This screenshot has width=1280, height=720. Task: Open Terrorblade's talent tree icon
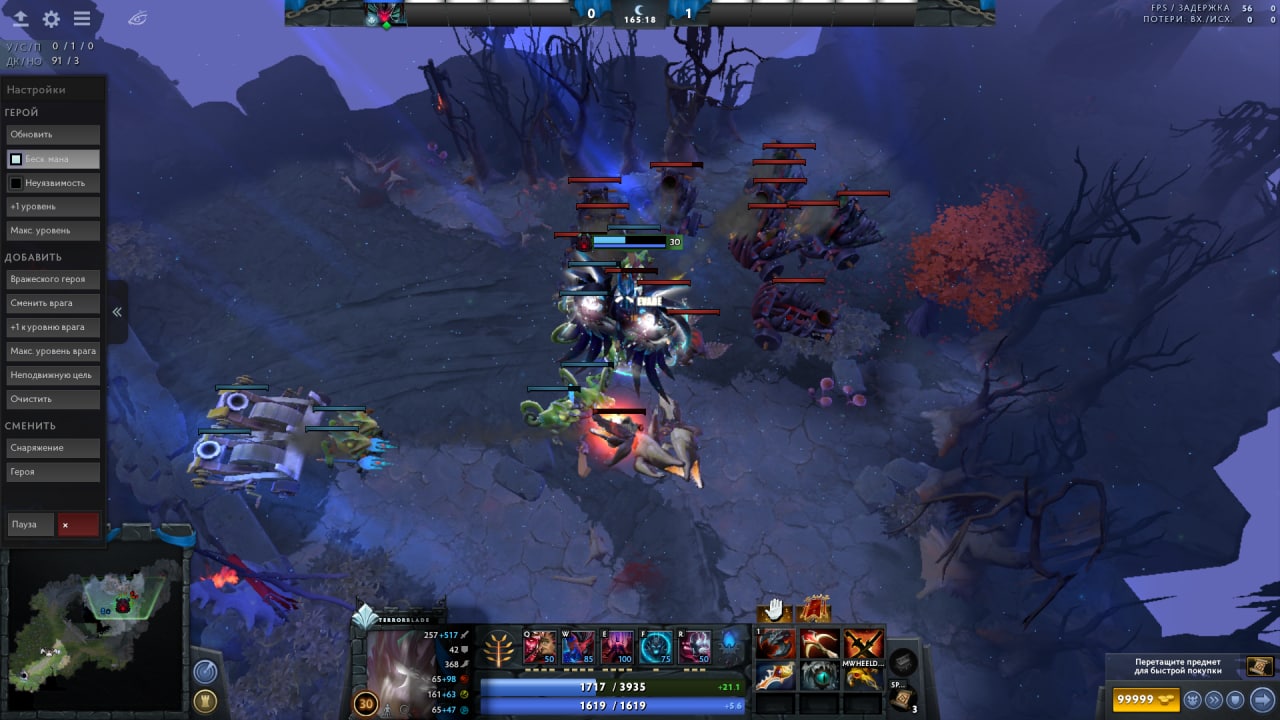[497, 648]
